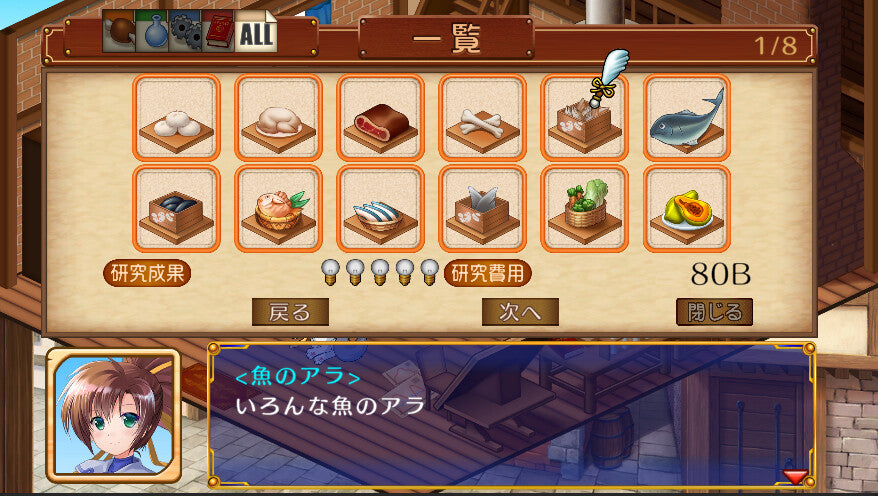
Task: Pick the sliced papaya fruit plate
Action: (687, 208)
